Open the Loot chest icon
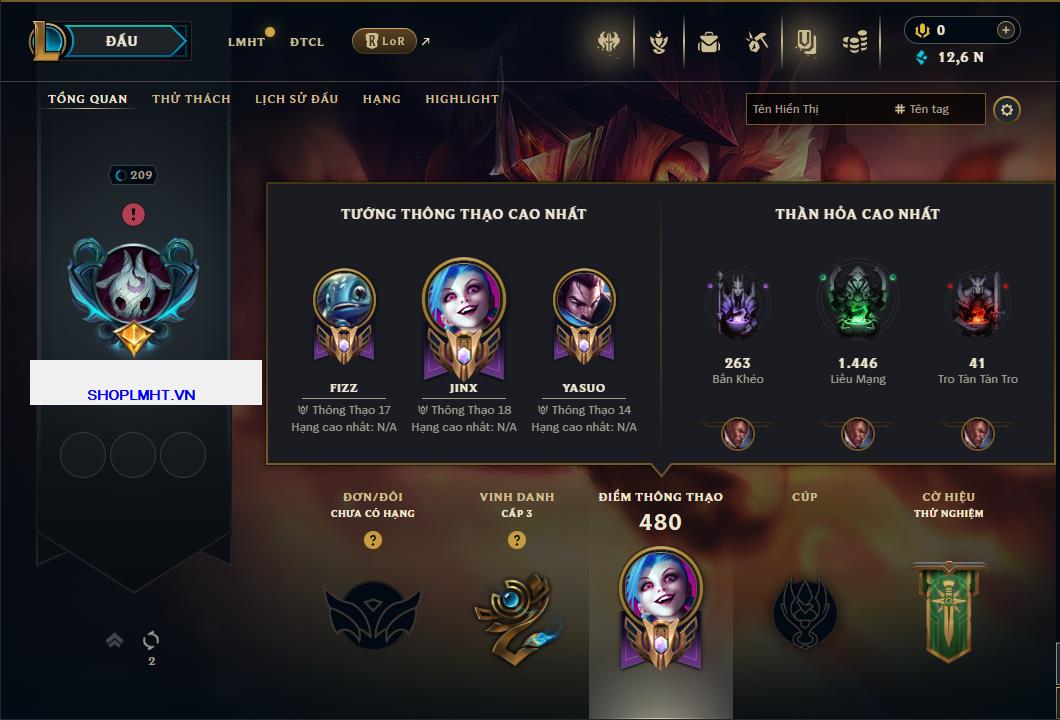The image size is (1060, 720). (x=709, y=42)
